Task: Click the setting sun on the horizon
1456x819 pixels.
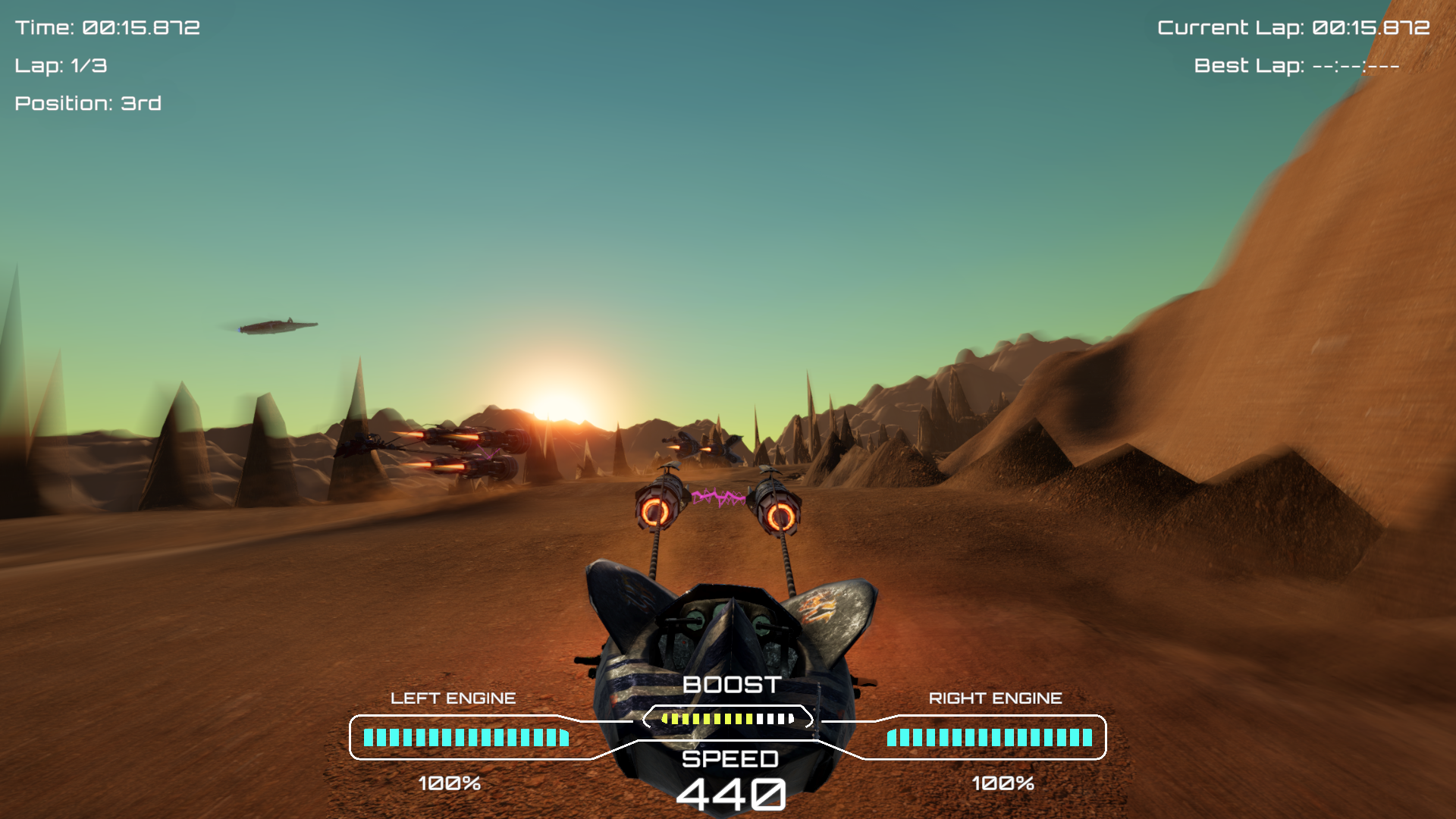Action: (x=552, y=403)
